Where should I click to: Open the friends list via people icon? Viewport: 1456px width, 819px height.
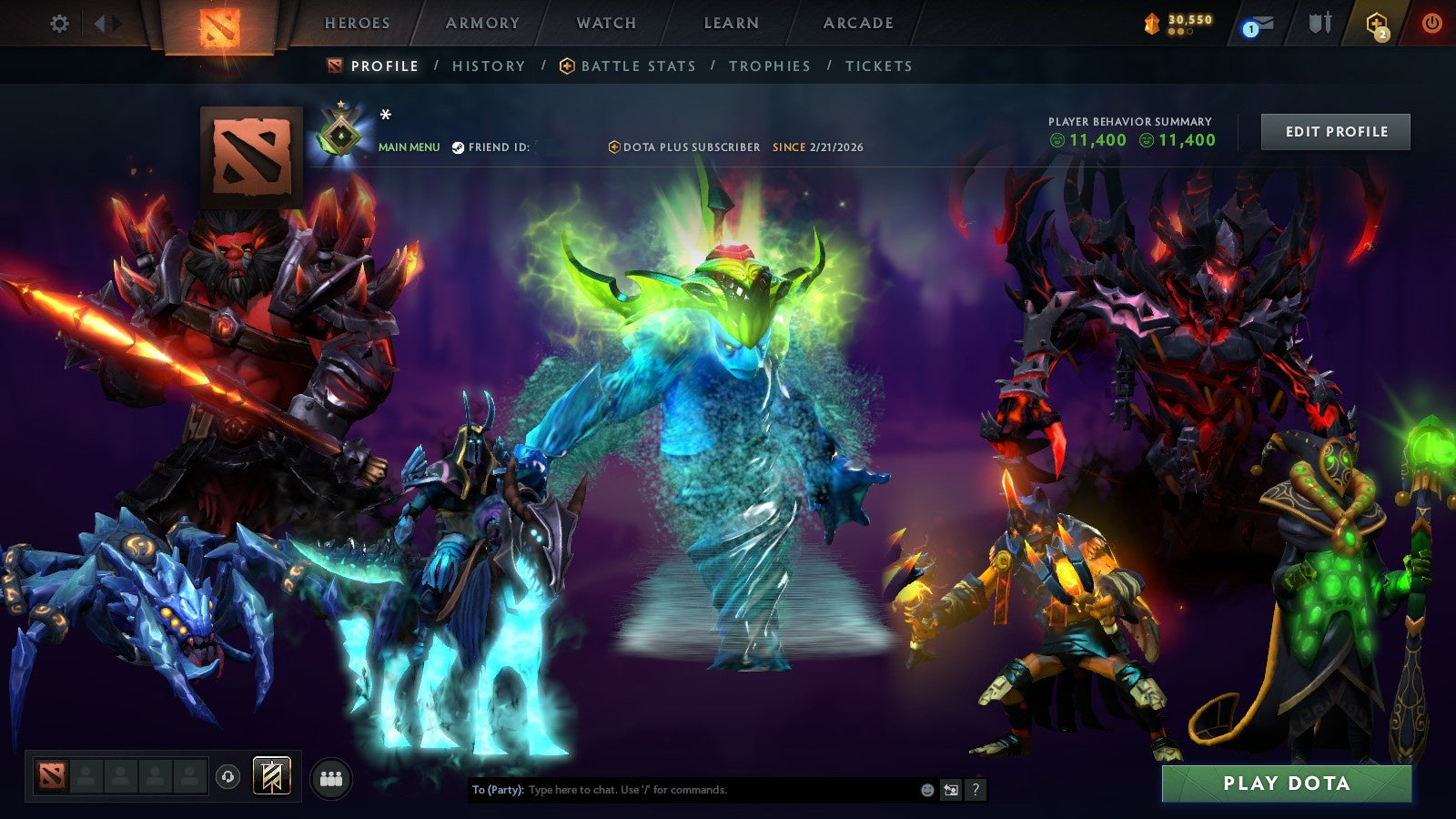click(x=330, y=774)
